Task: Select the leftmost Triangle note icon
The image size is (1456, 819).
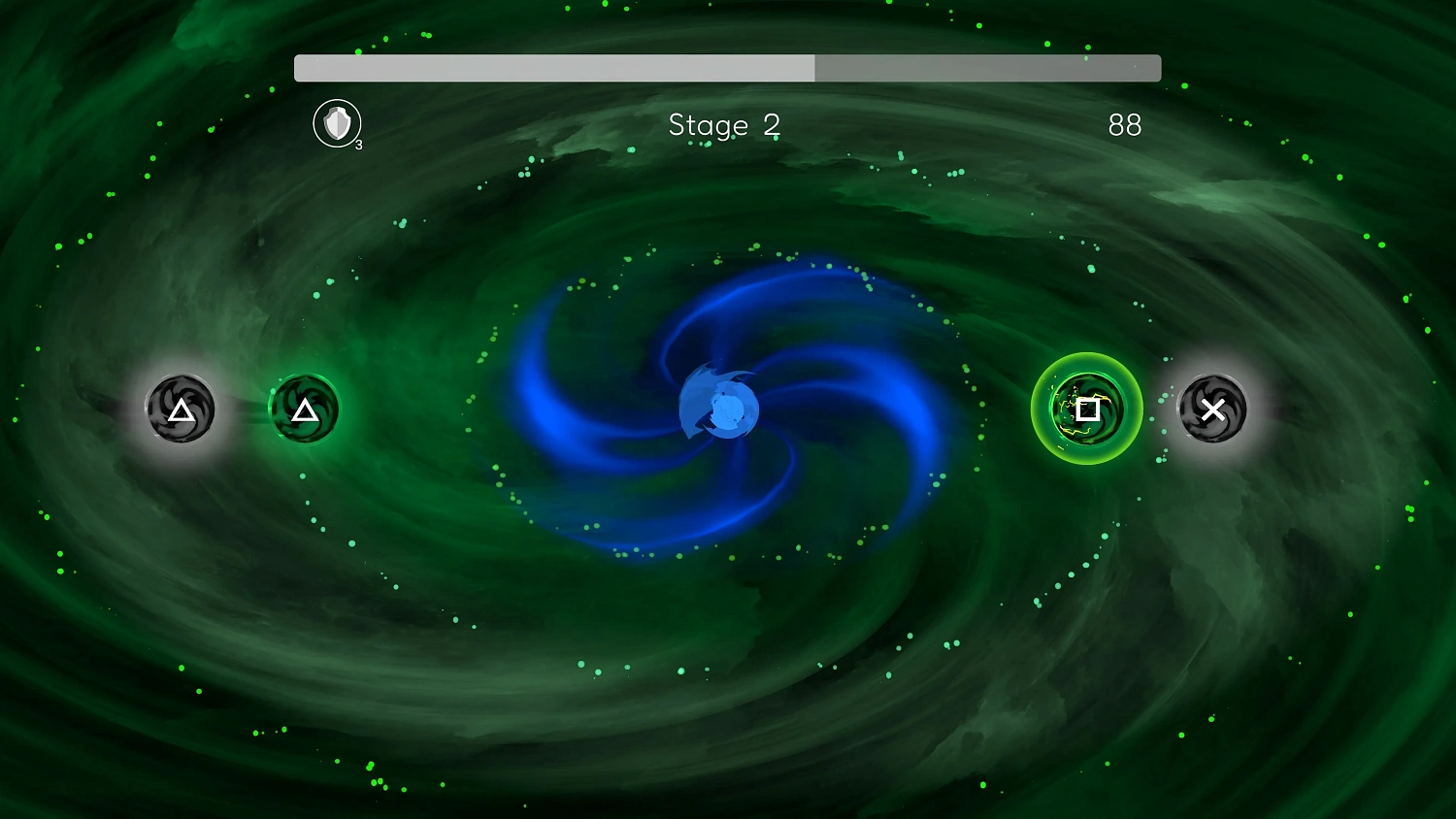Action: coord(180,409)
